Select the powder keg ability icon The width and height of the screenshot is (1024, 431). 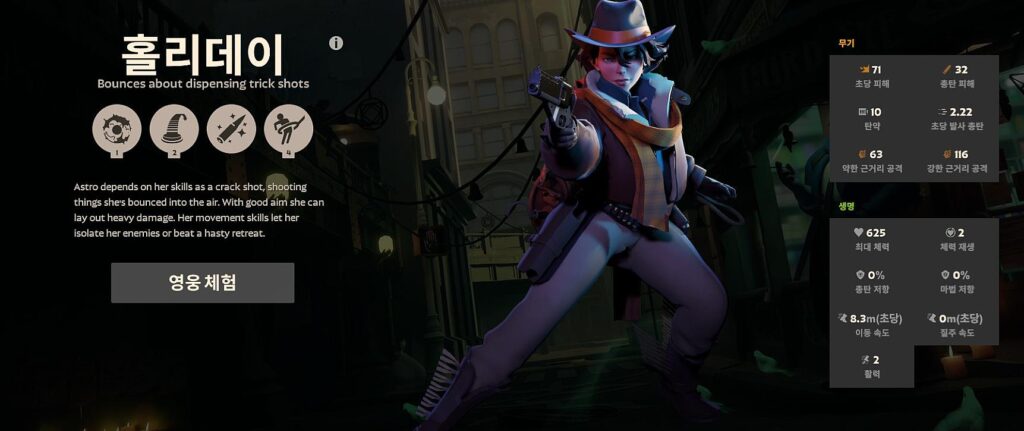(x=117, y=129)
